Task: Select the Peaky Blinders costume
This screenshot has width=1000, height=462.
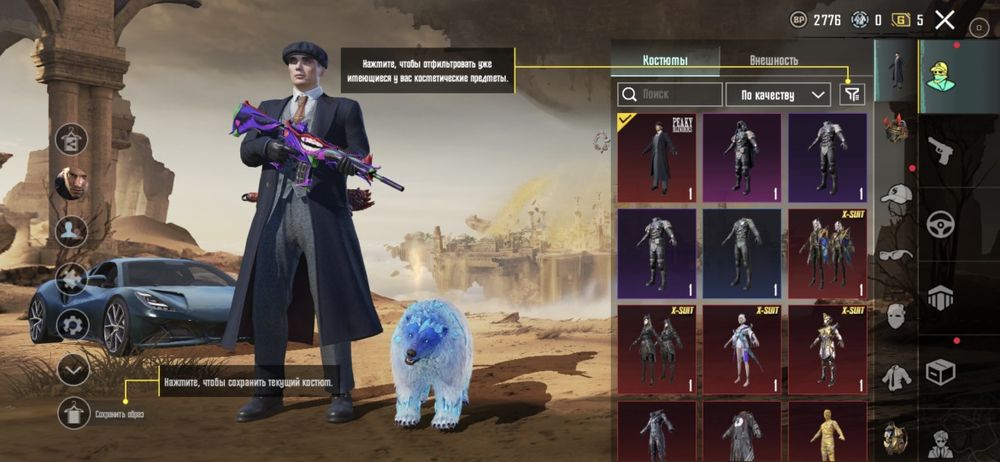Action: point(657,157)
